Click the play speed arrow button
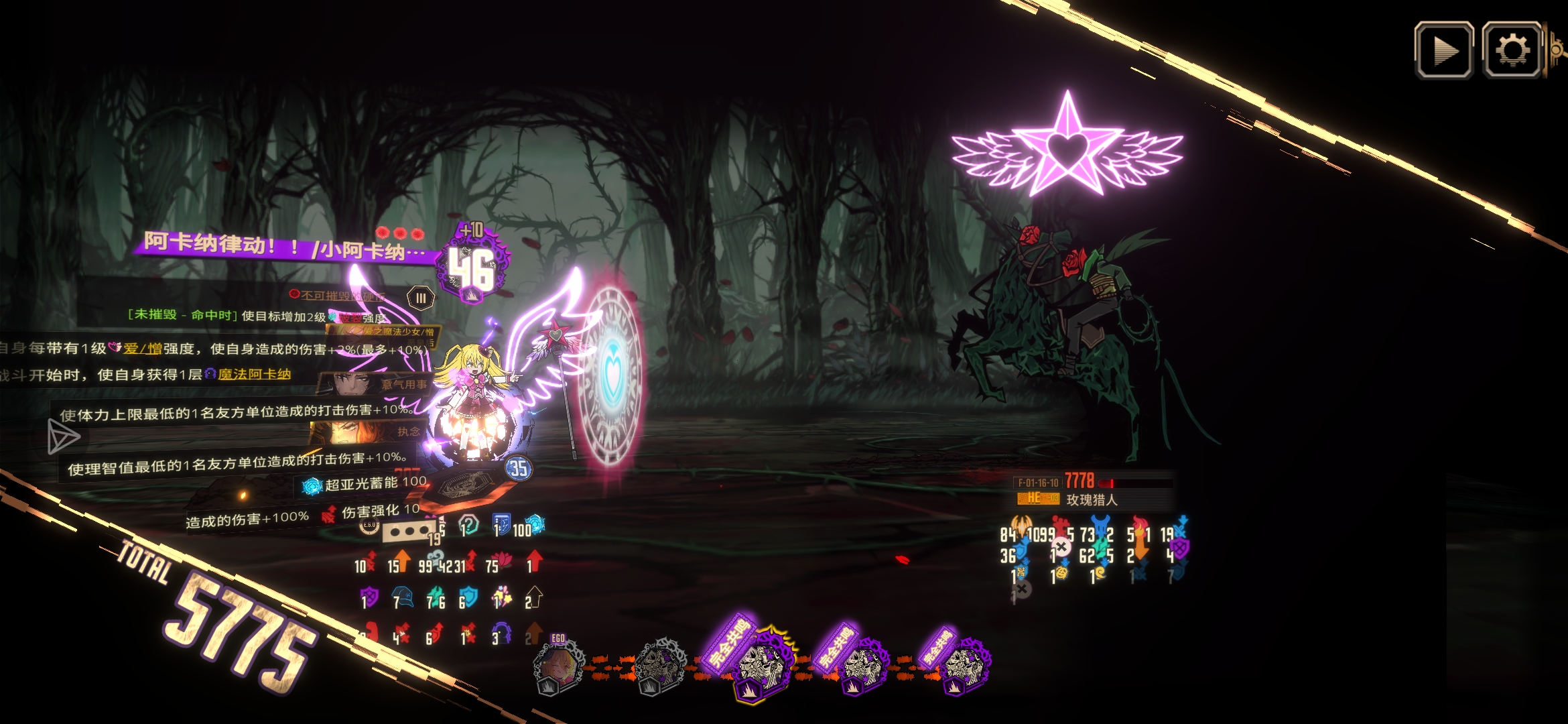Viewport: 1568px width, 724px height. [1443, 50]
